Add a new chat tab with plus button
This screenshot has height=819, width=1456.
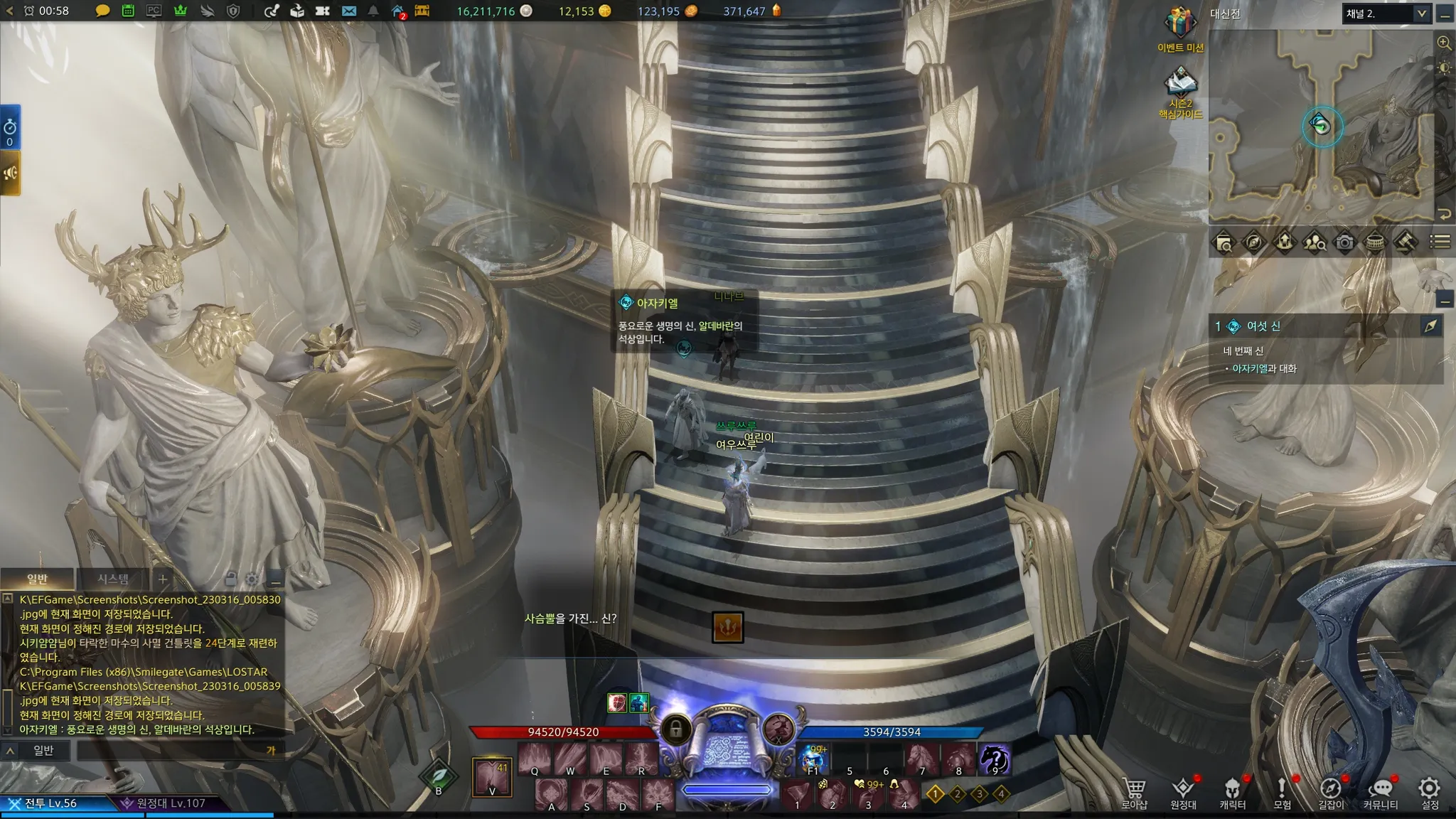tap(163, 579)
